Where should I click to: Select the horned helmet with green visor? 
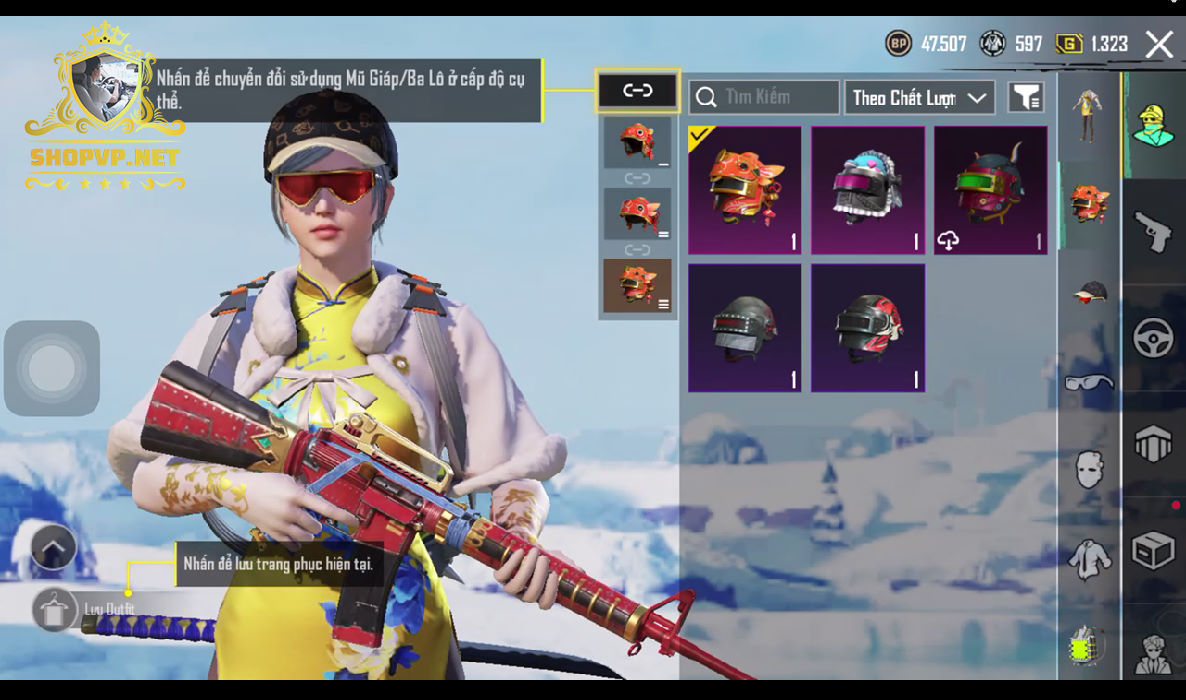coord(990,190)
